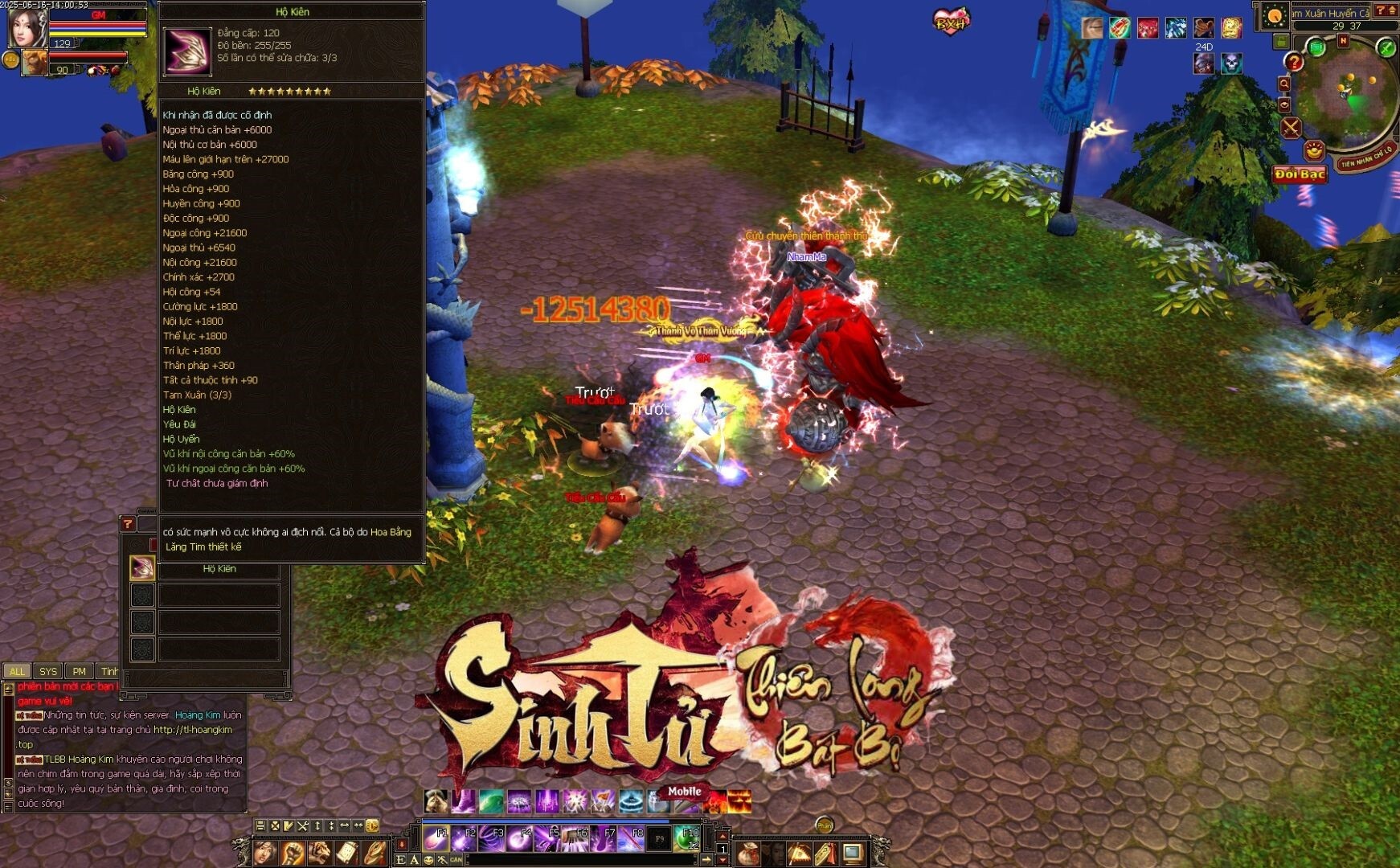
Task: Click the computer monitor system menu icon
Action: click(x=852, y=853)
